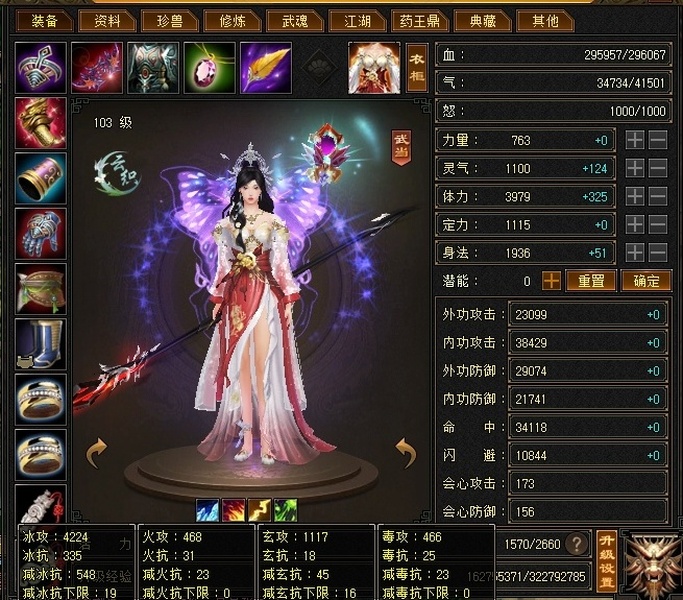Open the 药王鼎 tab
Viewport: 683px width, 600px height.
pos(419,21)
